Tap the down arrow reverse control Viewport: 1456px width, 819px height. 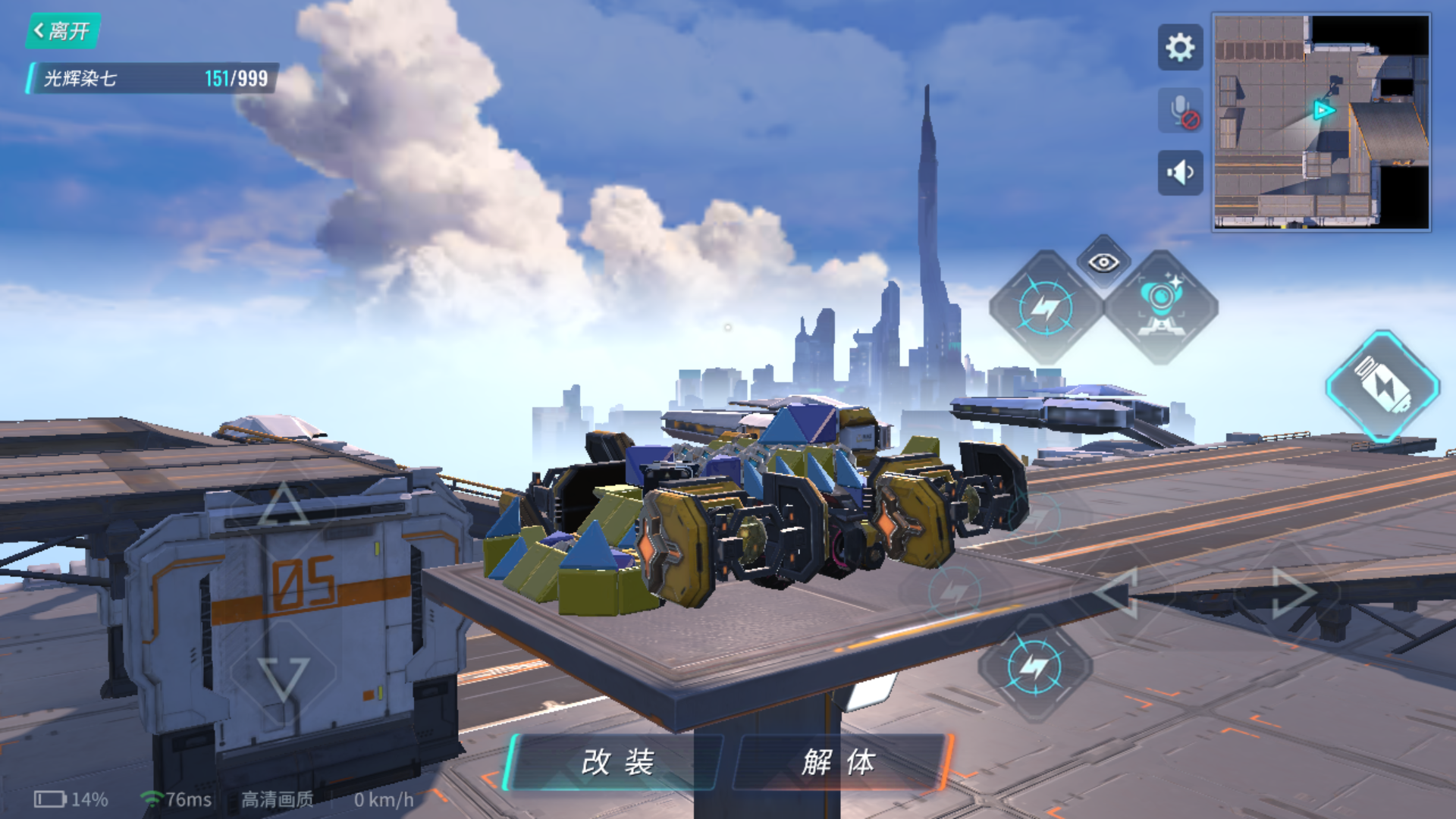tap(283, 676)
